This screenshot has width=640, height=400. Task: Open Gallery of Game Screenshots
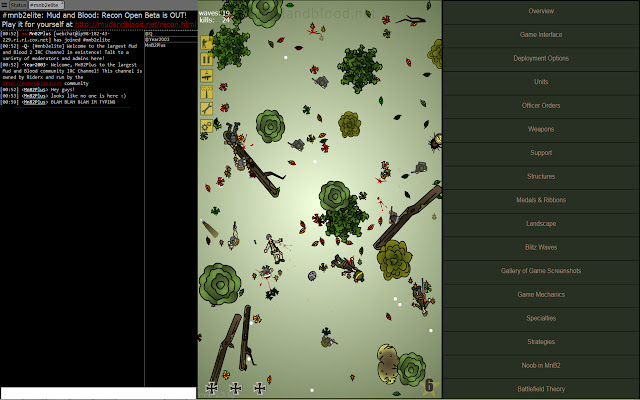541,271
